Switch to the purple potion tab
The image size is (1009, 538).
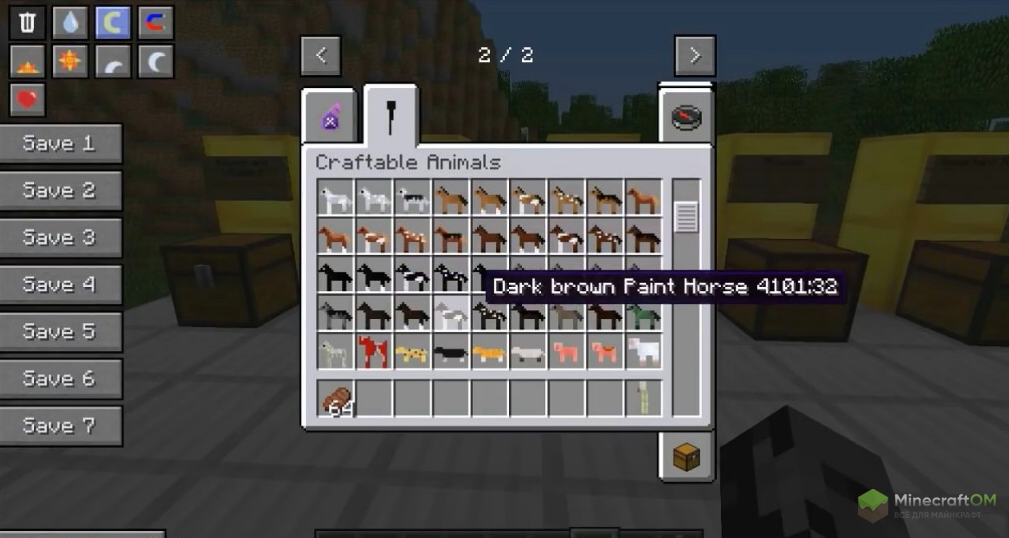click(330, 119)
